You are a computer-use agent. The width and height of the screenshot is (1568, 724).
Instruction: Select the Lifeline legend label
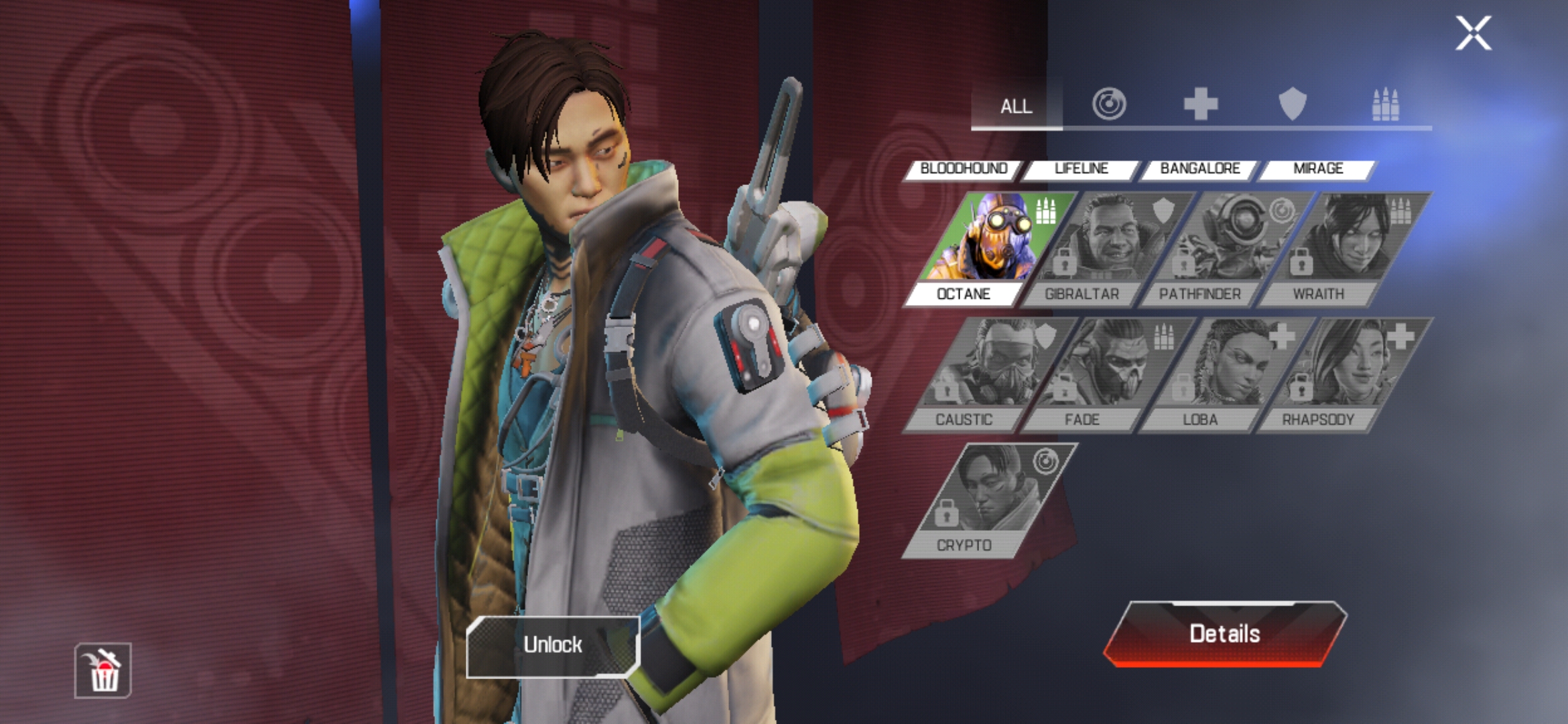[1082, 169]
